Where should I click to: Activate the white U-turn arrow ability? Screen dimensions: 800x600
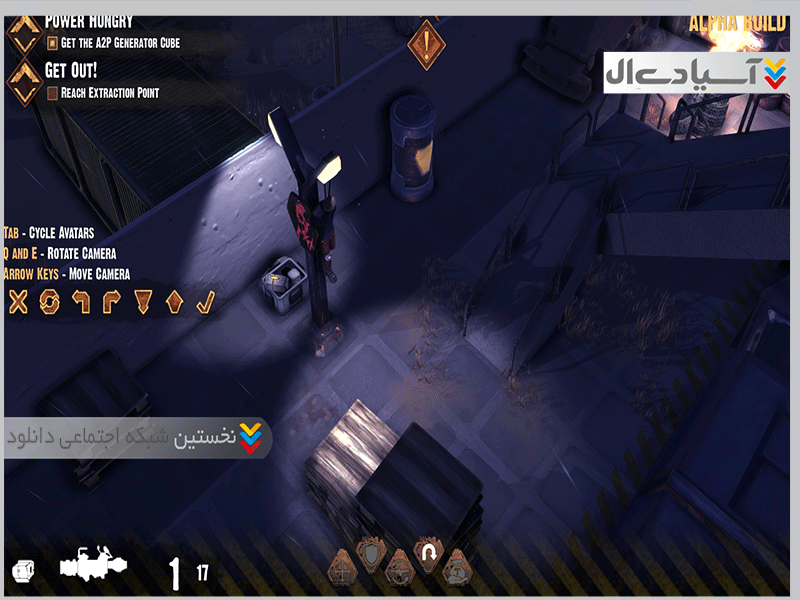point(429,555)
